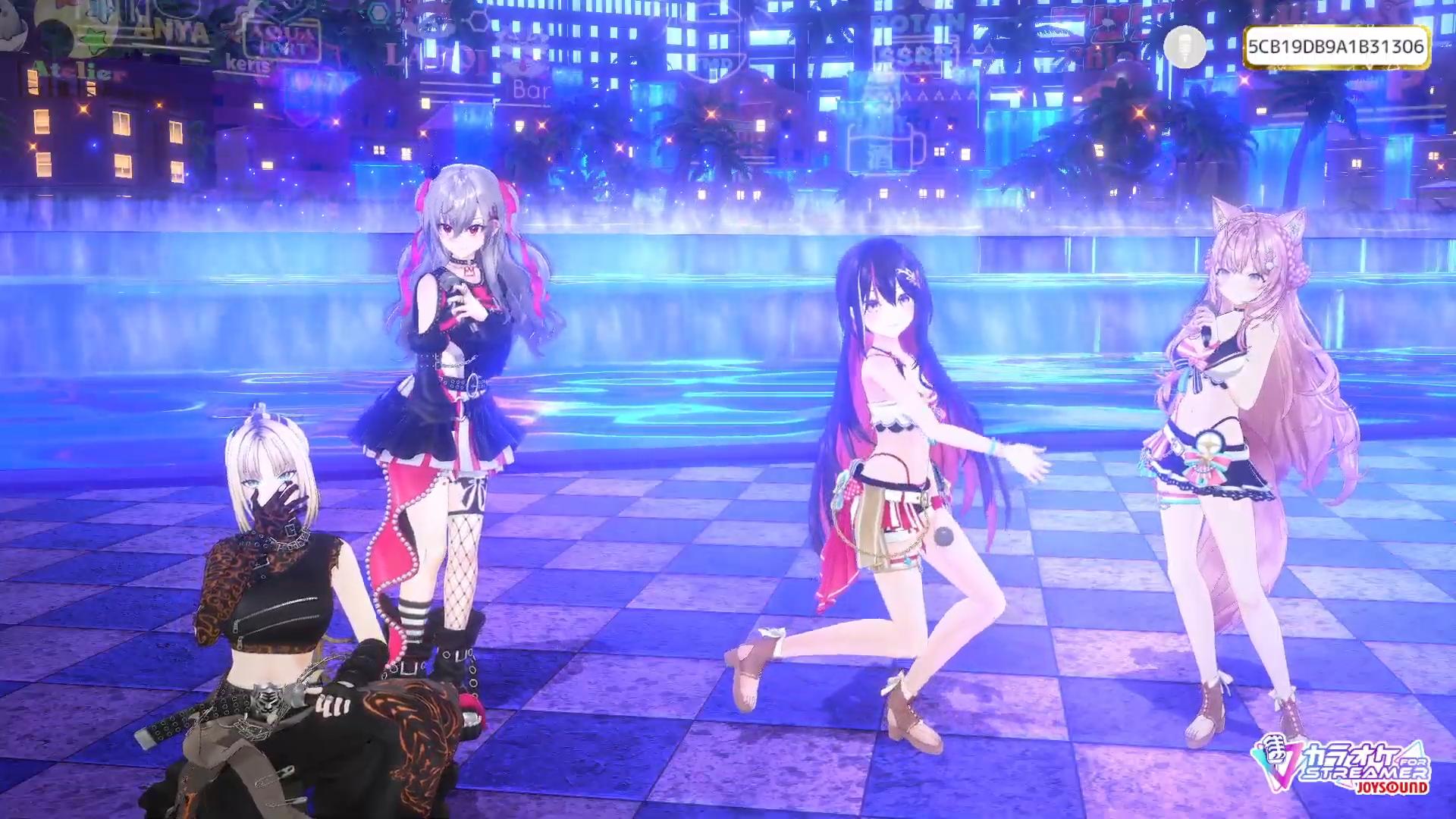Click the Karaoke for Streamer JOYSOUND logo

click(1344, 764)
